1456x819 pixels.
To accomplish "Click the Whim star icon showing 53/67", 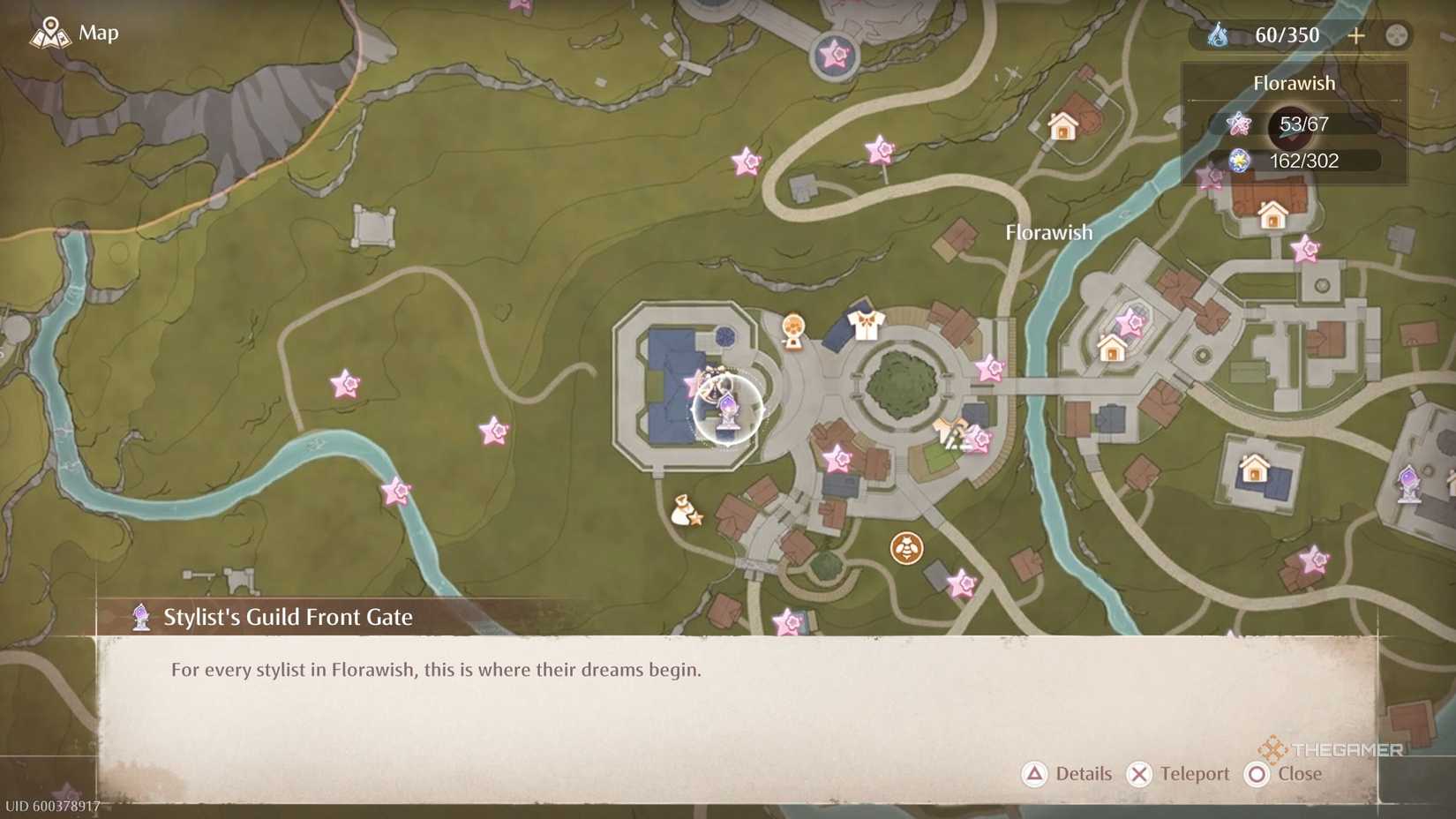I will pos(1239,124).
